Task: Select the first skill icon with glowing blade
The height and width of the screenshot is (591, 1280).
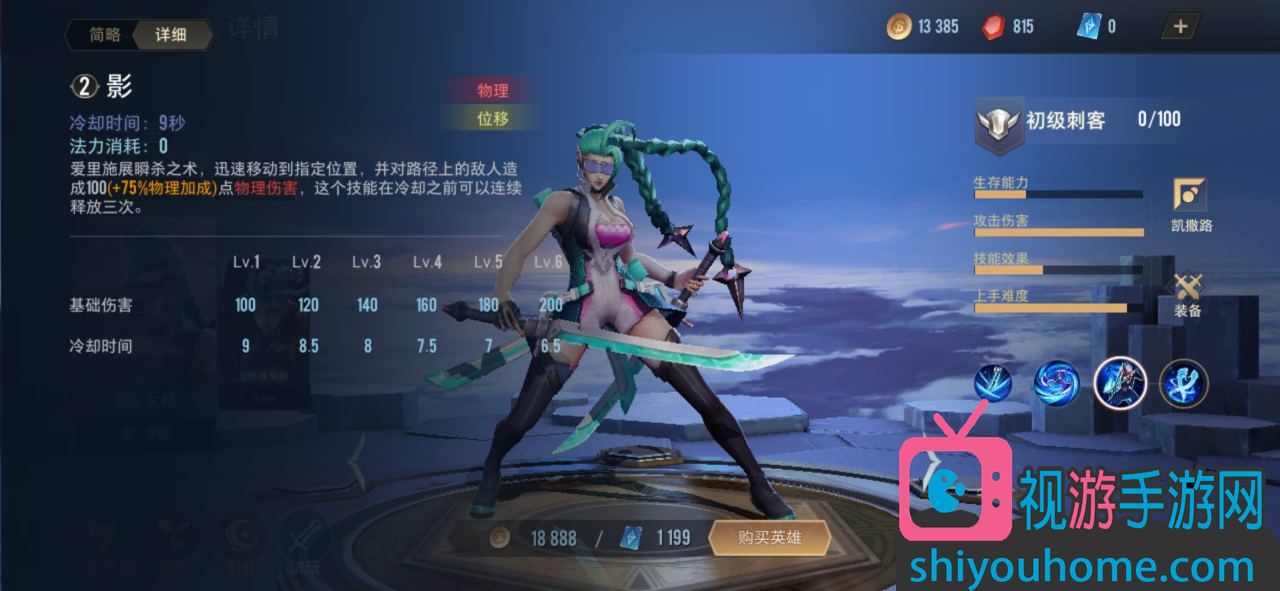Action: click(x=993, y=383)
